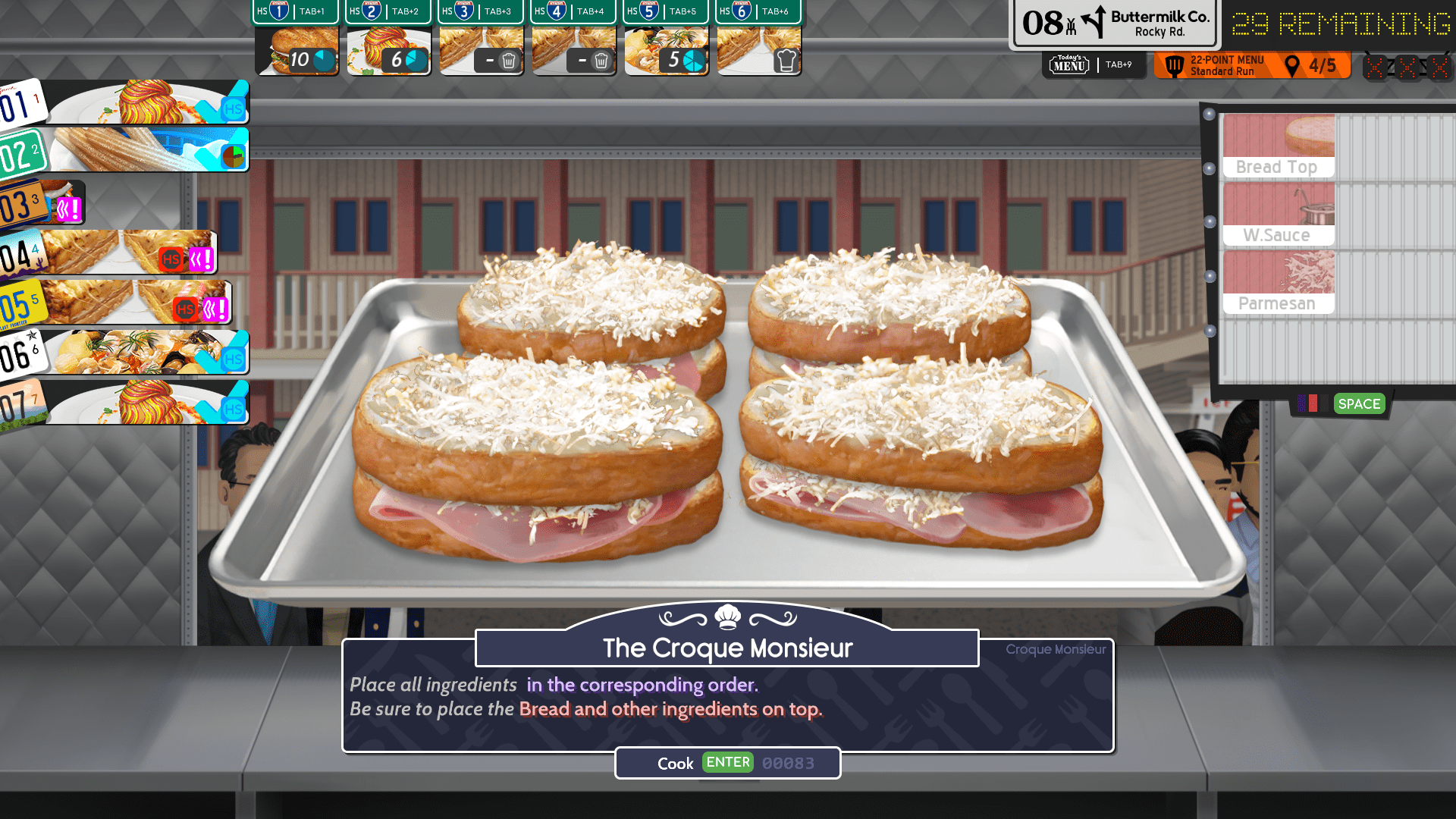Click the trash icon on holding station HS4
This screenshot has height=819, width=1456.
pyautogui.click(x=602, y=60)
